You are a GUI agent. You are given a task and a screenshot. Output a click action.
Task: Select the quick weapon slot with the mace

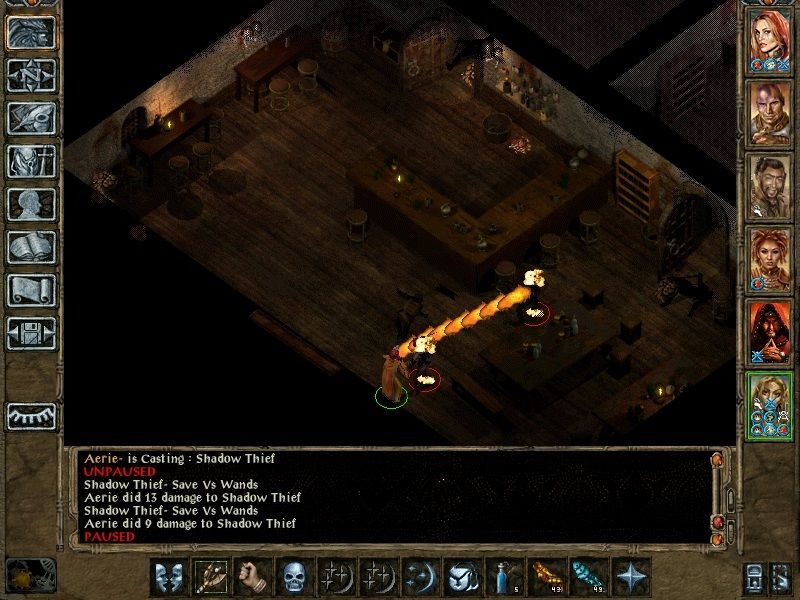pos(210,578)
